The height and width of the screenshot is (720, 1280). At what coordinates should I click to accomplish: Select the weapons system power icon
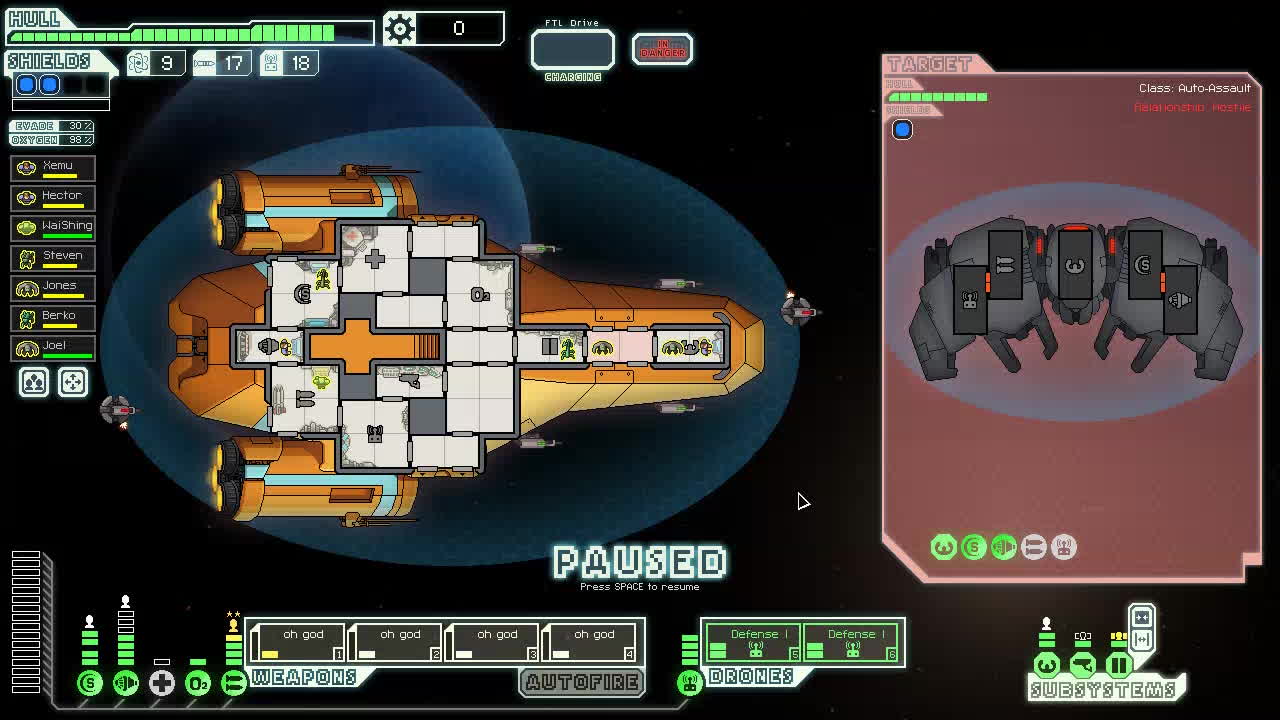click(x=234, y=683)
